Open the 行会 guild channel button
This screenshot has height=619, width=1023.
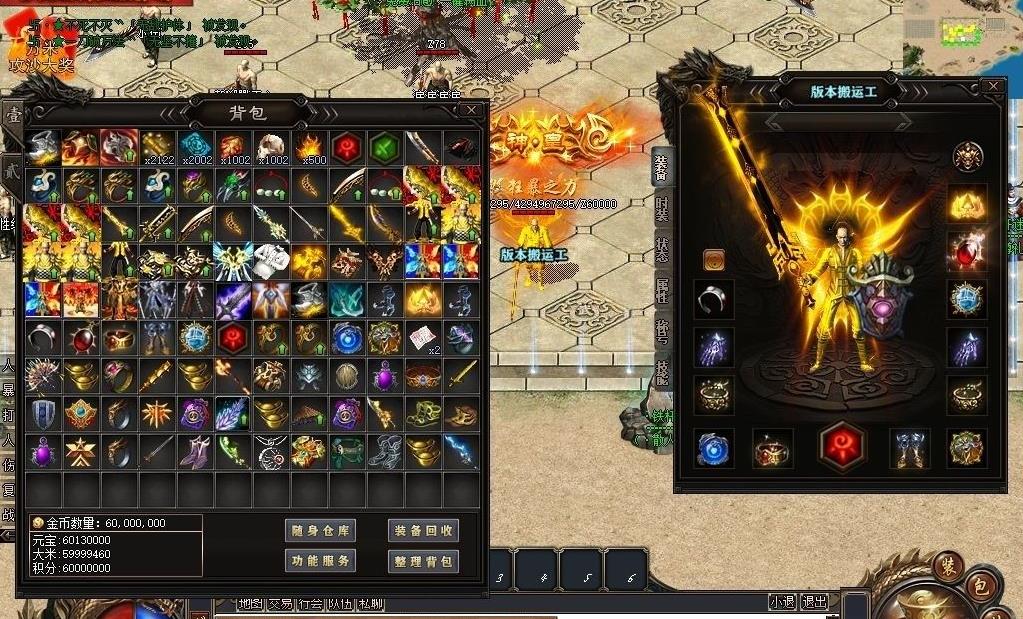pyautogui.click(x=310, y=603)
